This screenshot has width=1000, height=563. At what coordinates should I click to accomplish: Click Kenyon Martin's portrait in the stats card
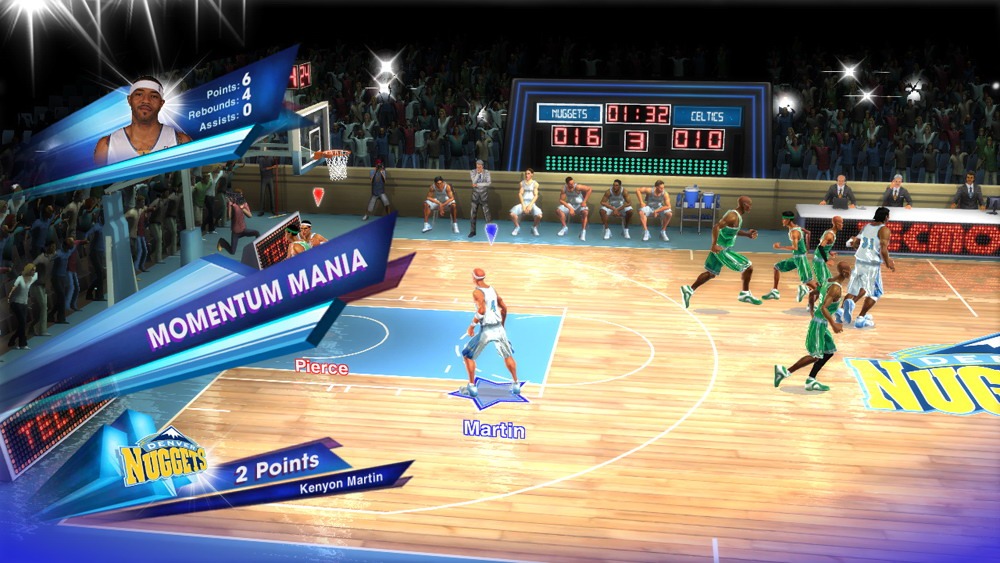pyautogui.click(x=144, y=123)
